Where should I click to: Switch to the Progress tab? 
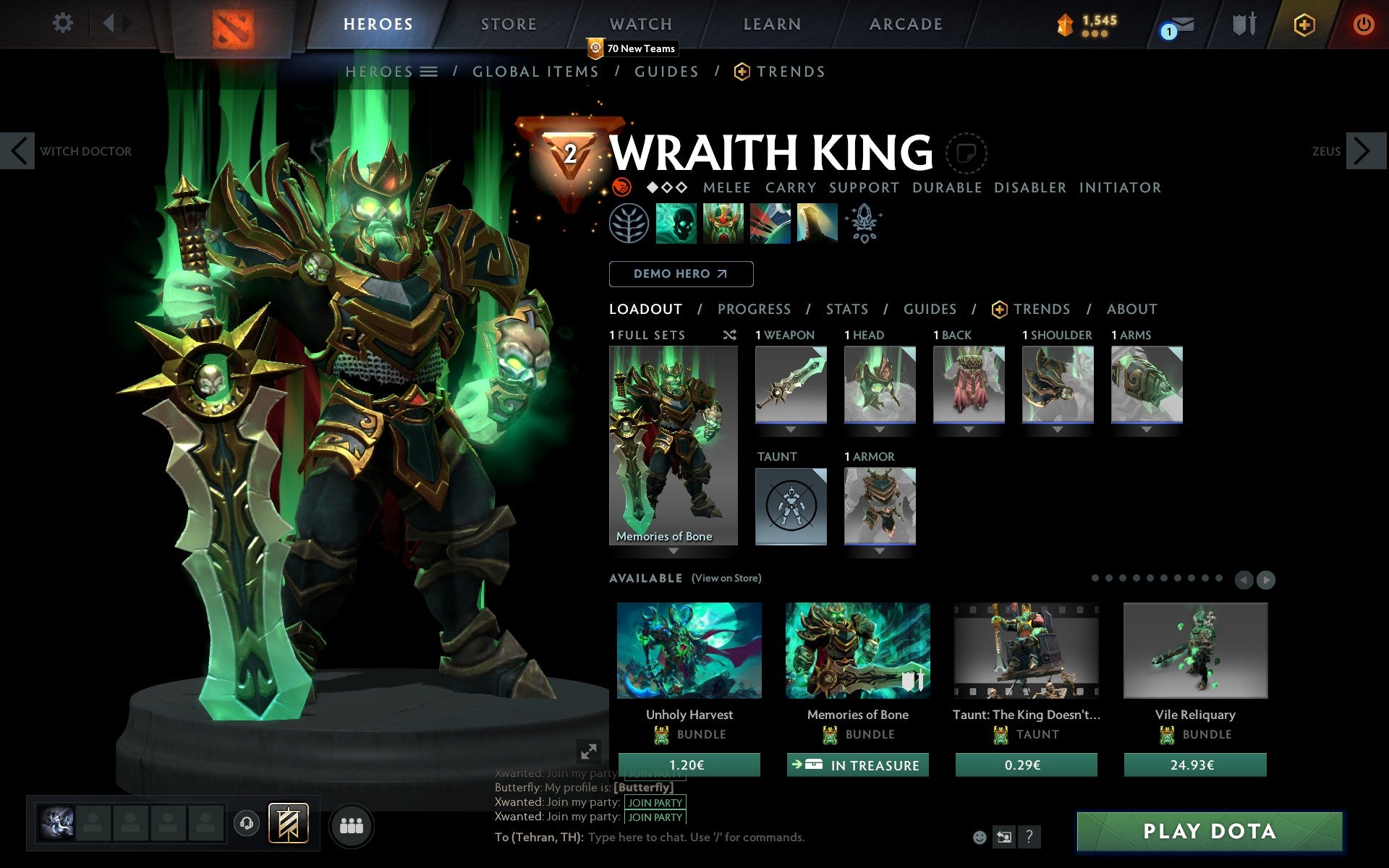click(753, 309)
